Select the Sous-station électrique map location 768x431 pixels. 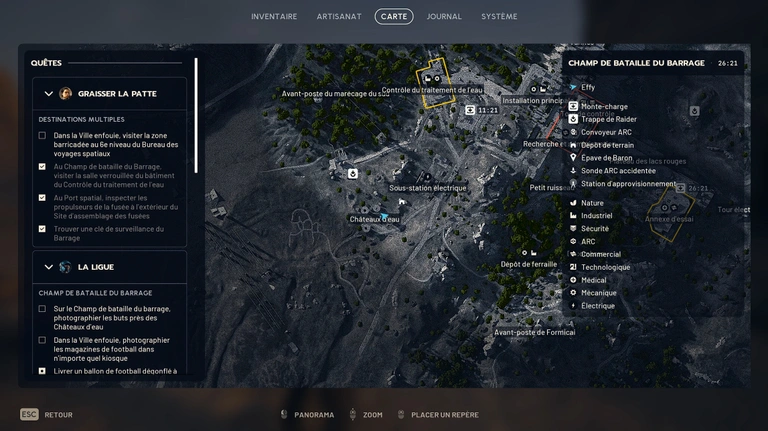tap(427, 188)
